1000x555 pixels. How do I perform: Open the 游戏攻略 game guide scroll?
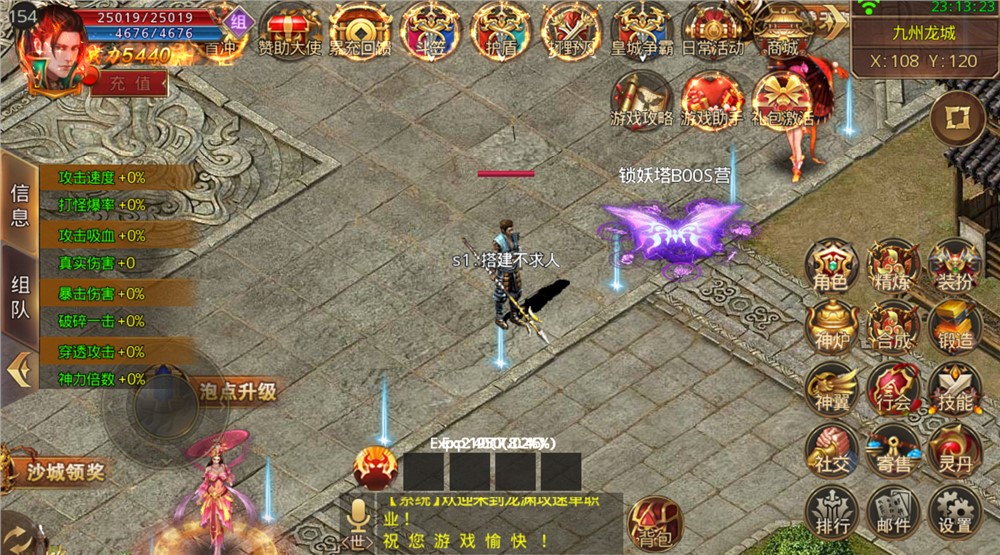642,101
